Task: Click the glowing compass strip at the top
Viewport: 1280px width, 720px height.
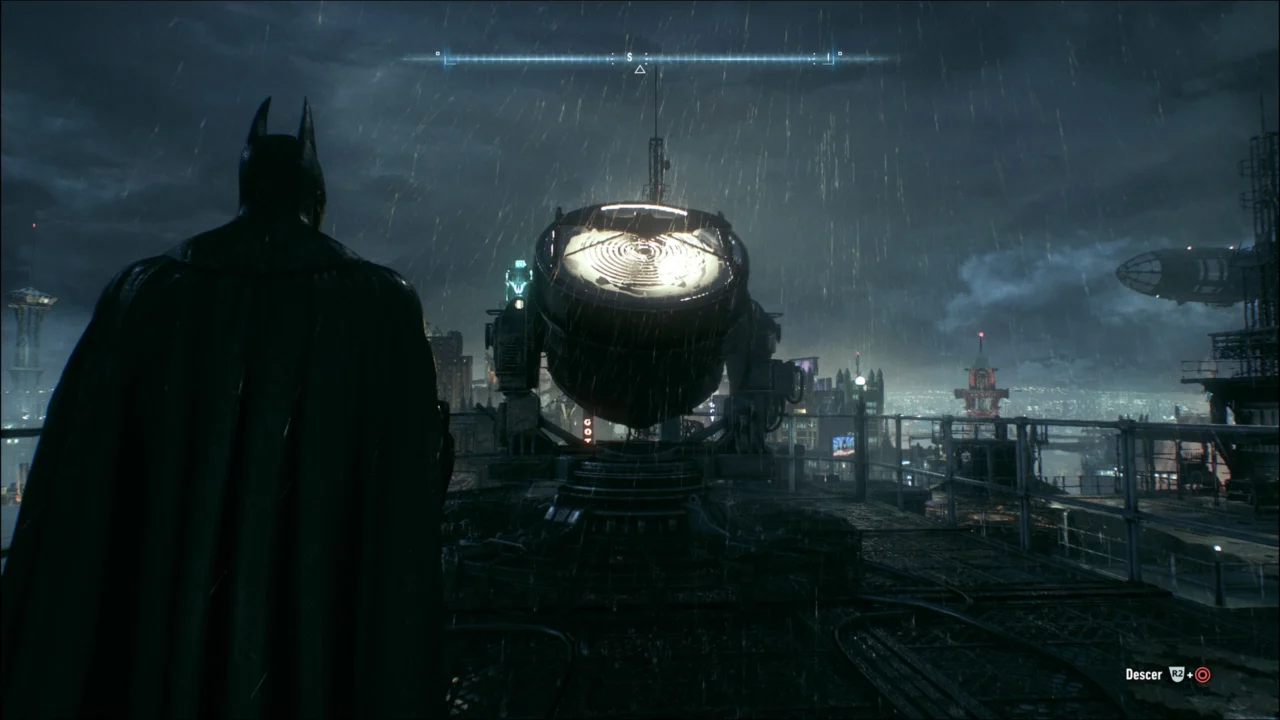Action: click(640, 57)
